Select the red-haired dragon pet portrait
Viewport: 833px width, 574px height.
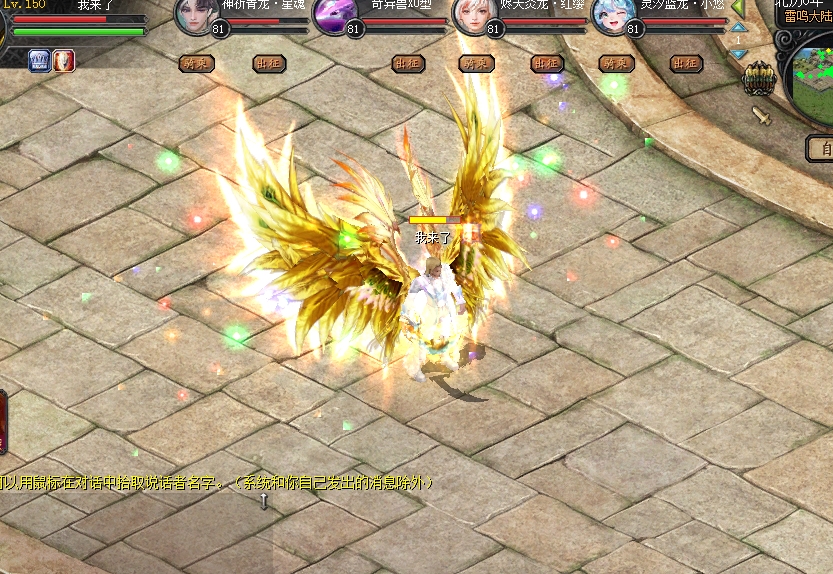475,14
